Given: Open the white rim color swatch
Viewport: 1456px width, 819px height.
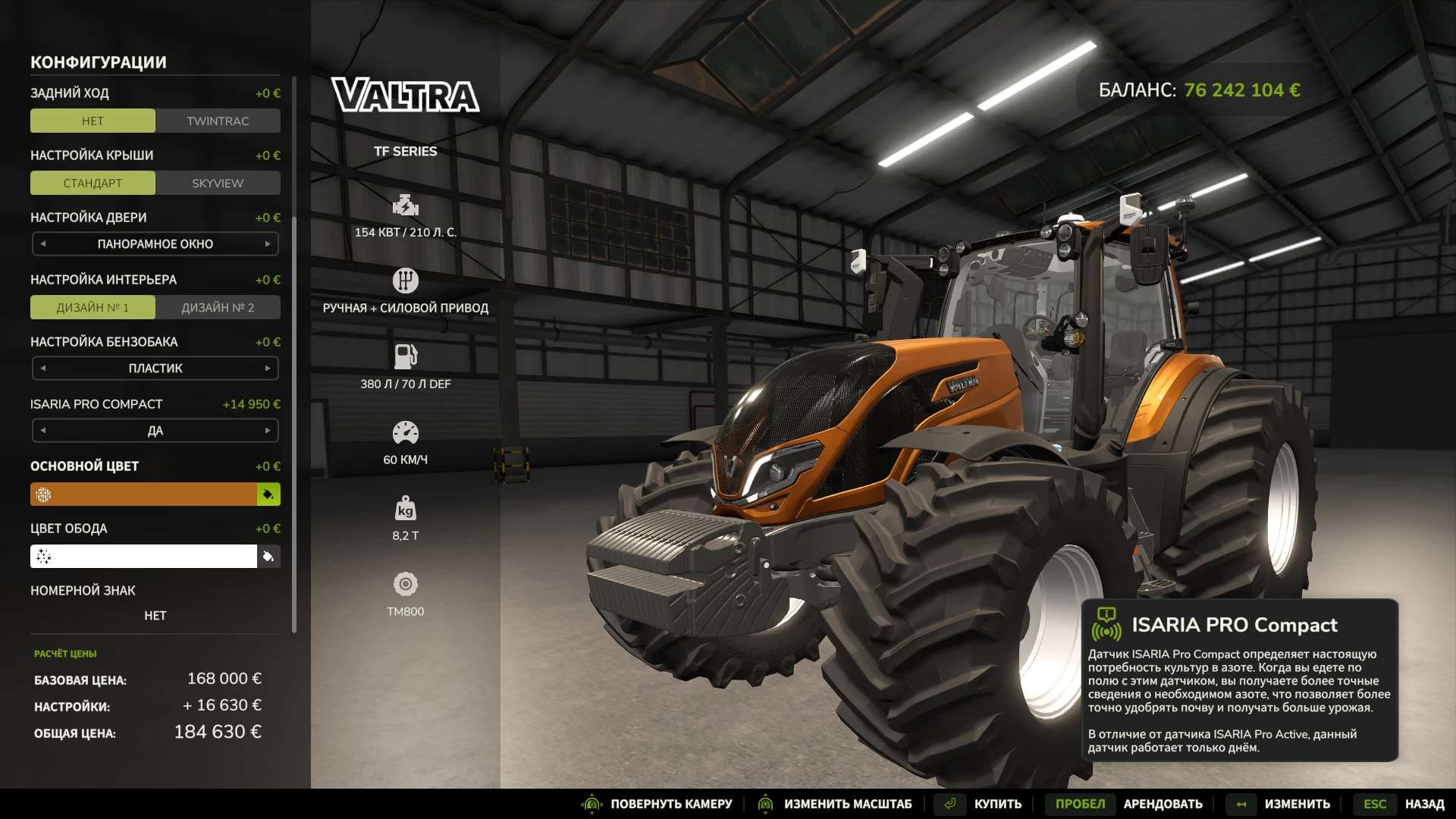Looking at the screenshot, I should click(144, 557).
